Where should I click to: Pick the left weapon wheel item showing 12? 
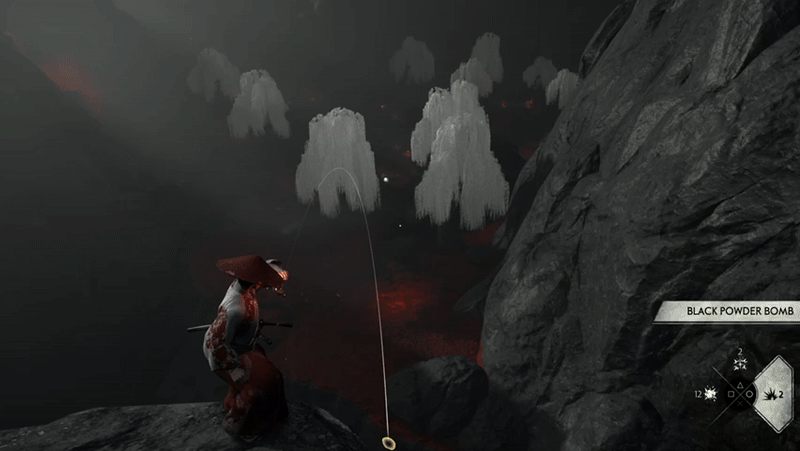coord(711,396)
